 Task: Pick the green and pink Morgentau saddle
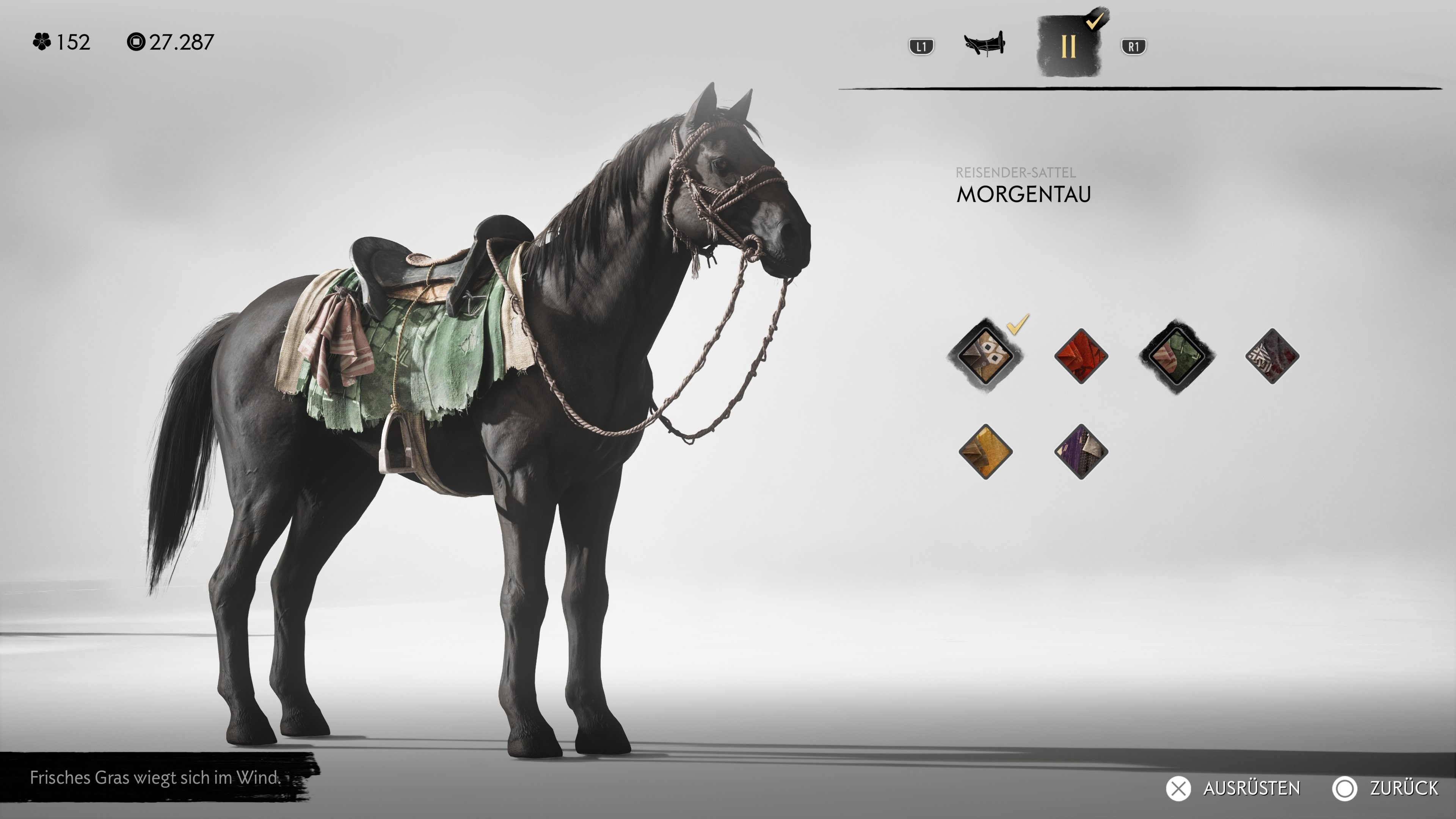coord(1176,356)
